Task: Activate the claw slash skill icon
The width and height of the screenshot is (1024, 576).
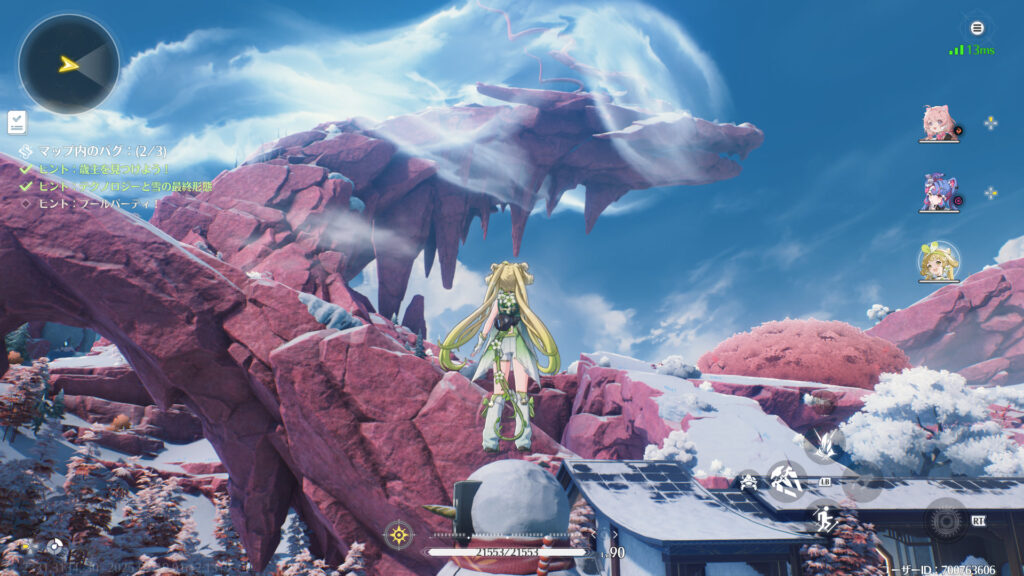Action: click(824, 443)
